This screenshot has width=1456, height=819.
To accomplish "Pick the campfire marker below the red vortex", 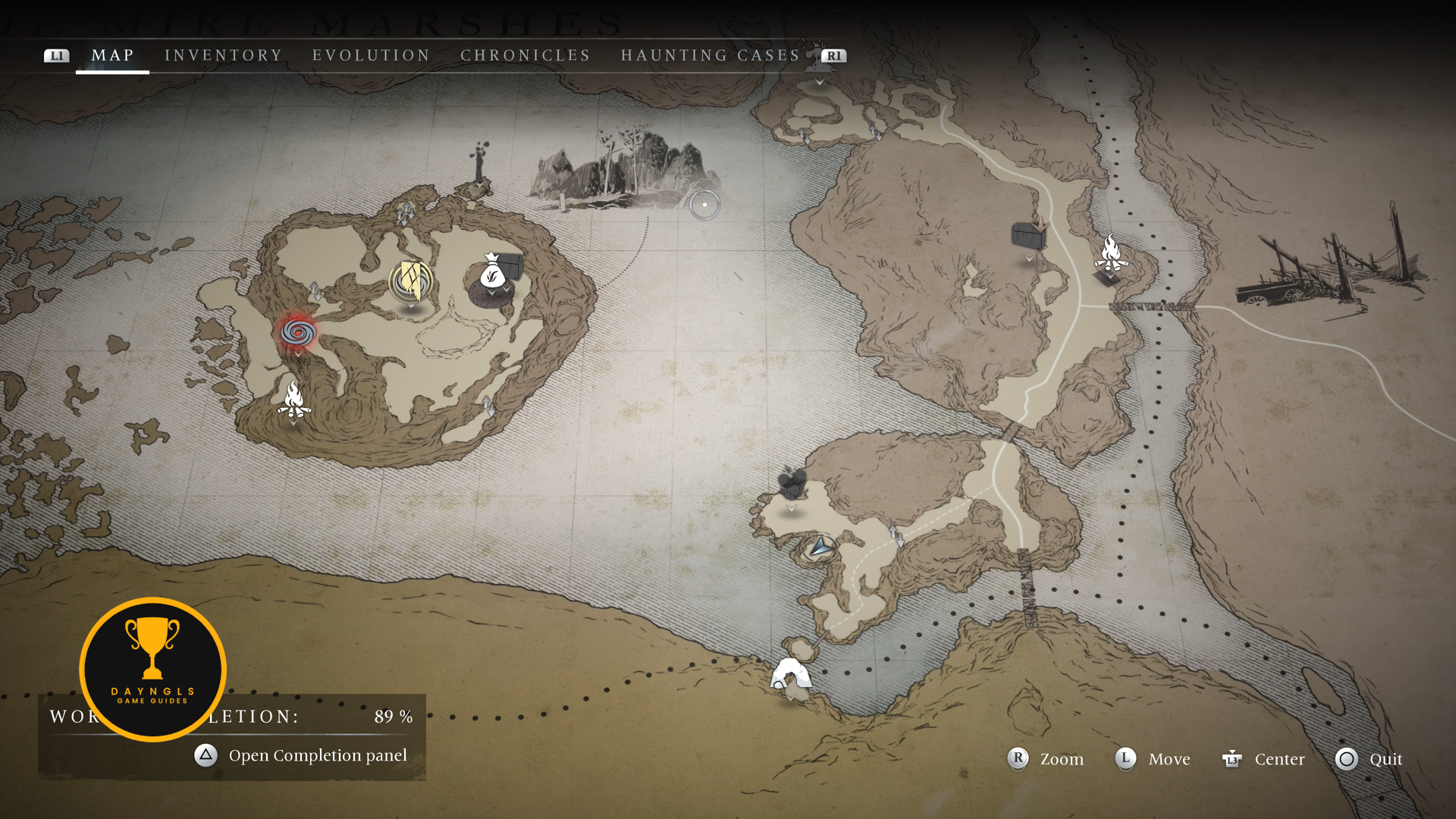I will coord(293,399).
